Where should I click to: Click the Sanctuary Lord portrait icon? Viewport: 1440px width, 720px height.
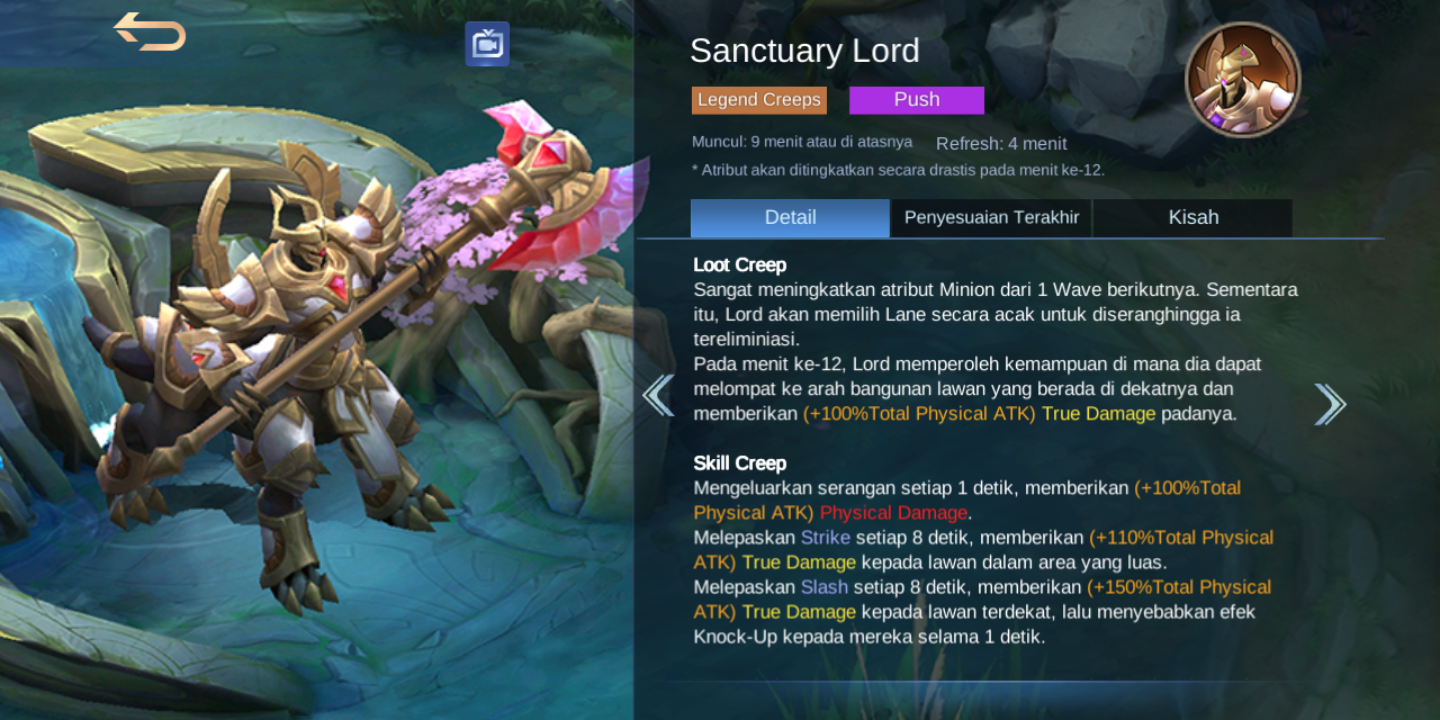1243,78
